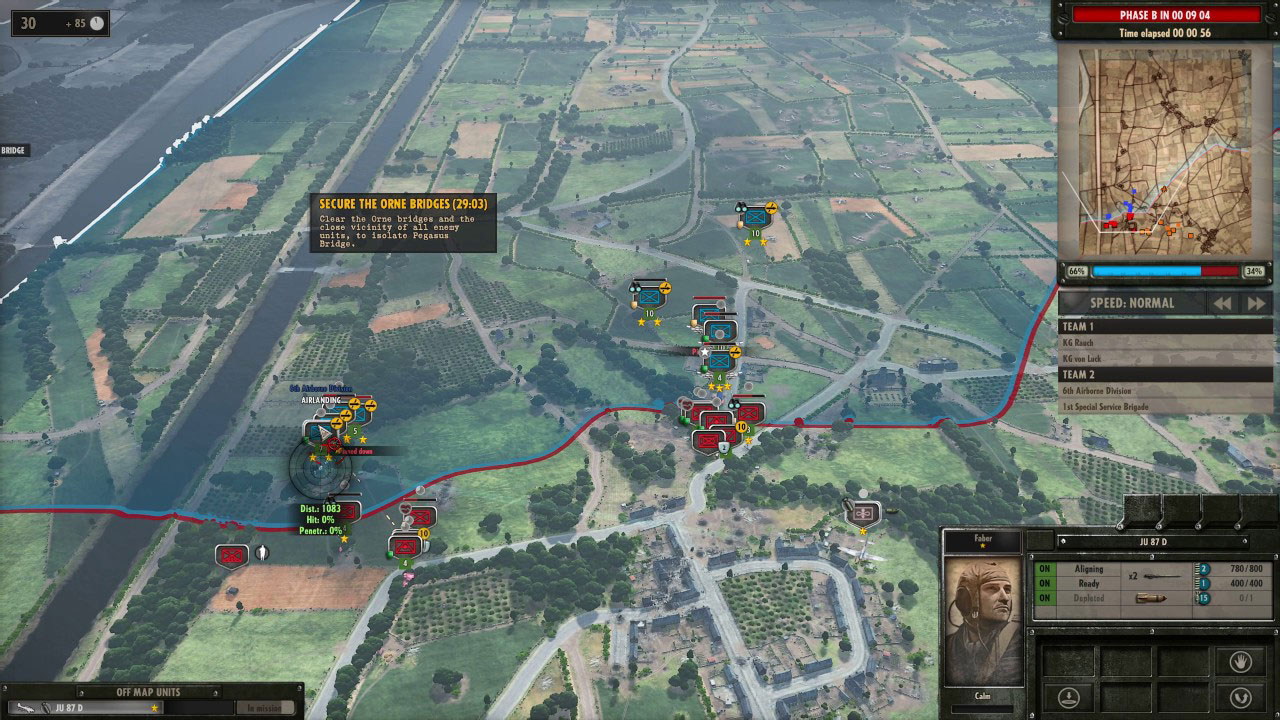Select KG von Luck in the team list
Screen dimensions: 1280x720
(1083, 357)
